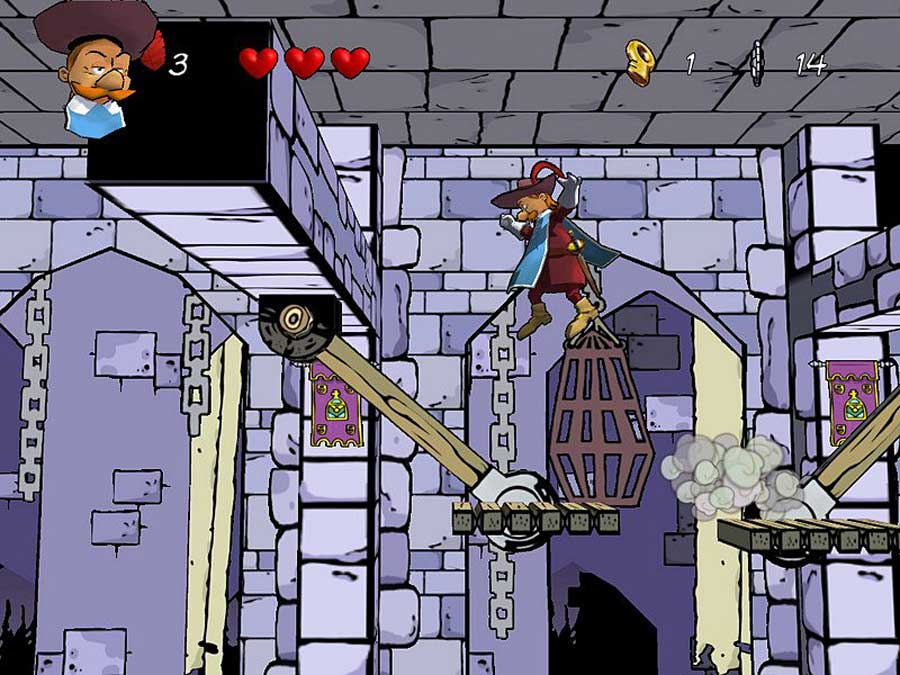Select the golden key icon
The height and width of the screenshot is (675, 900).
click(x=637, y=61)
